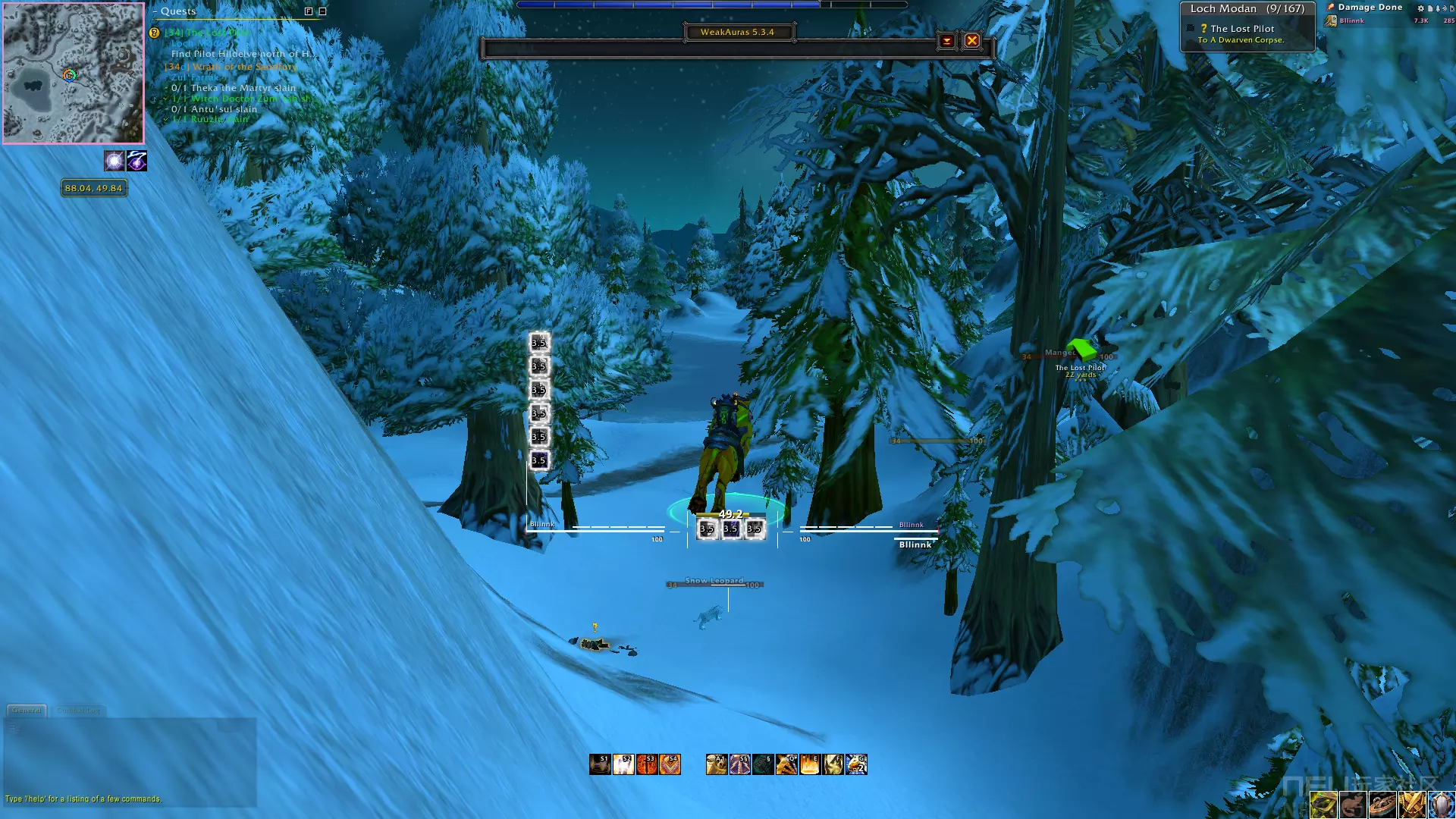
Task: Tick The Lost Pilot checkbox in Loch Modan panel
Action: pyautogui.click(x=1191, y=29)
